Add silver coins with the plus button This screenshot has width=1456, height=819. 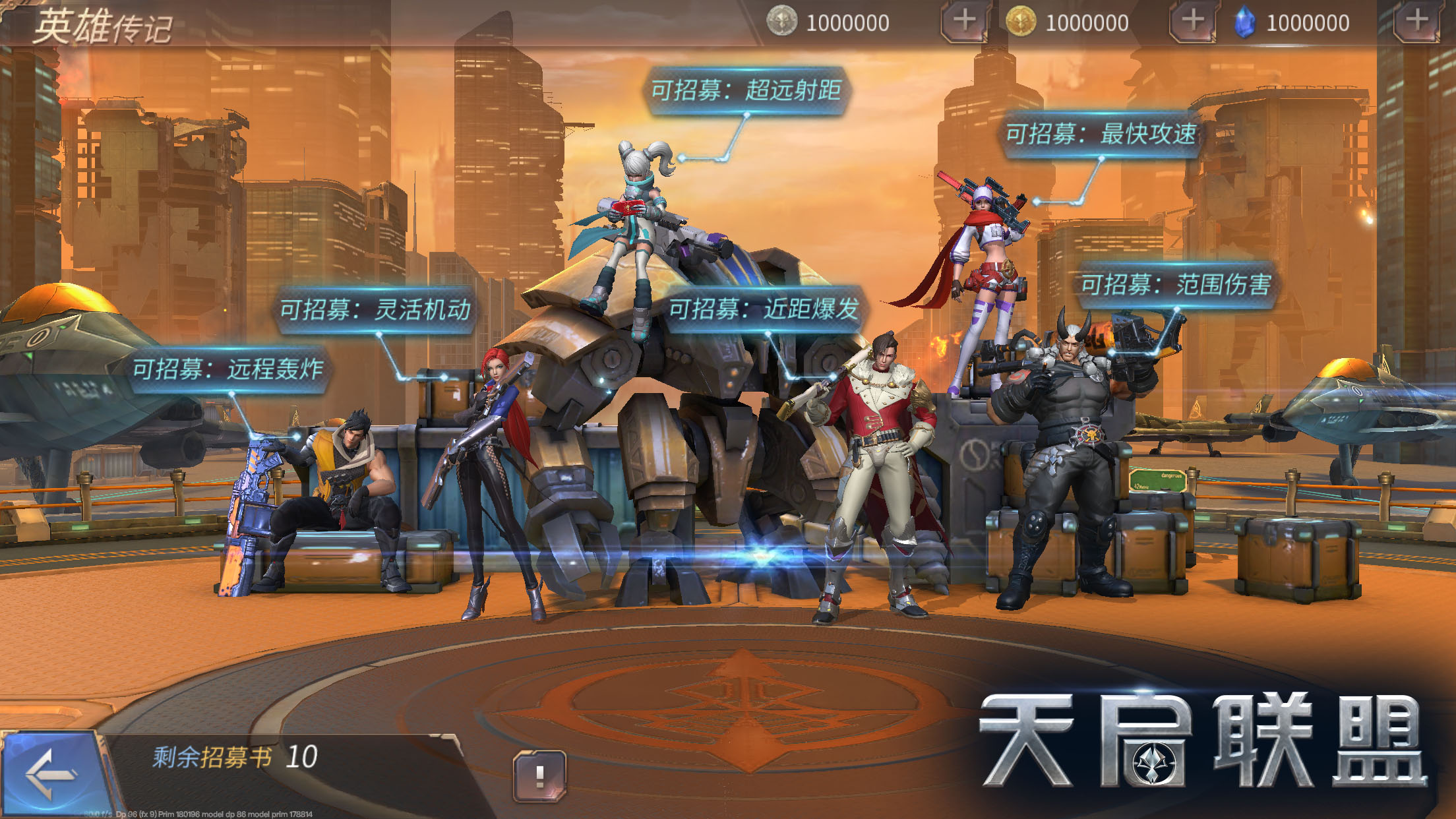963,22
